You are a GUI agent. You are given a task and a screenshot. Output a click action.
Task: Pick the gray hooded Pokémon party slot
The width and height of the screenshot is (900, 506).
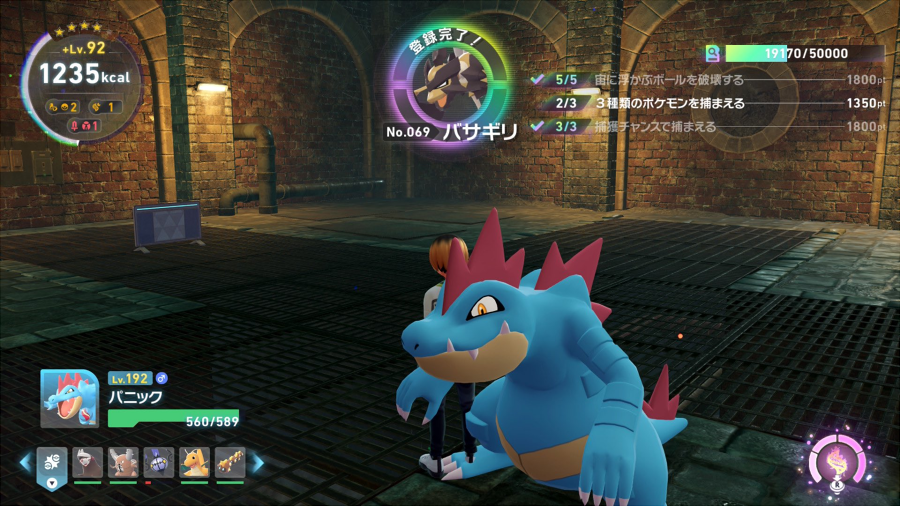pyautogui.click(x=87, y=462)
